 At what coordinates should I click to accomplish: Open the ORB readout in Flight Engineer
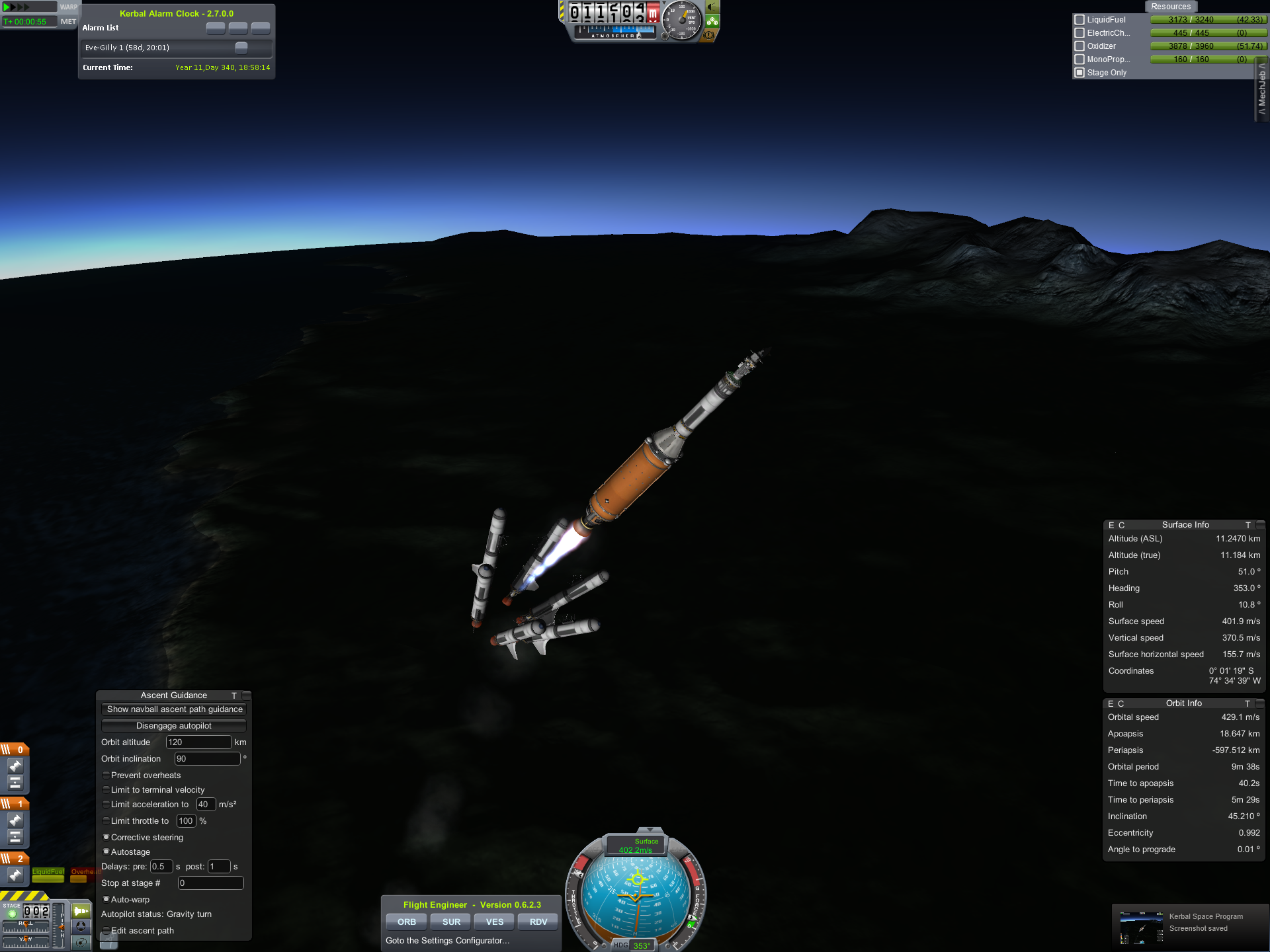tap(407, 922)
